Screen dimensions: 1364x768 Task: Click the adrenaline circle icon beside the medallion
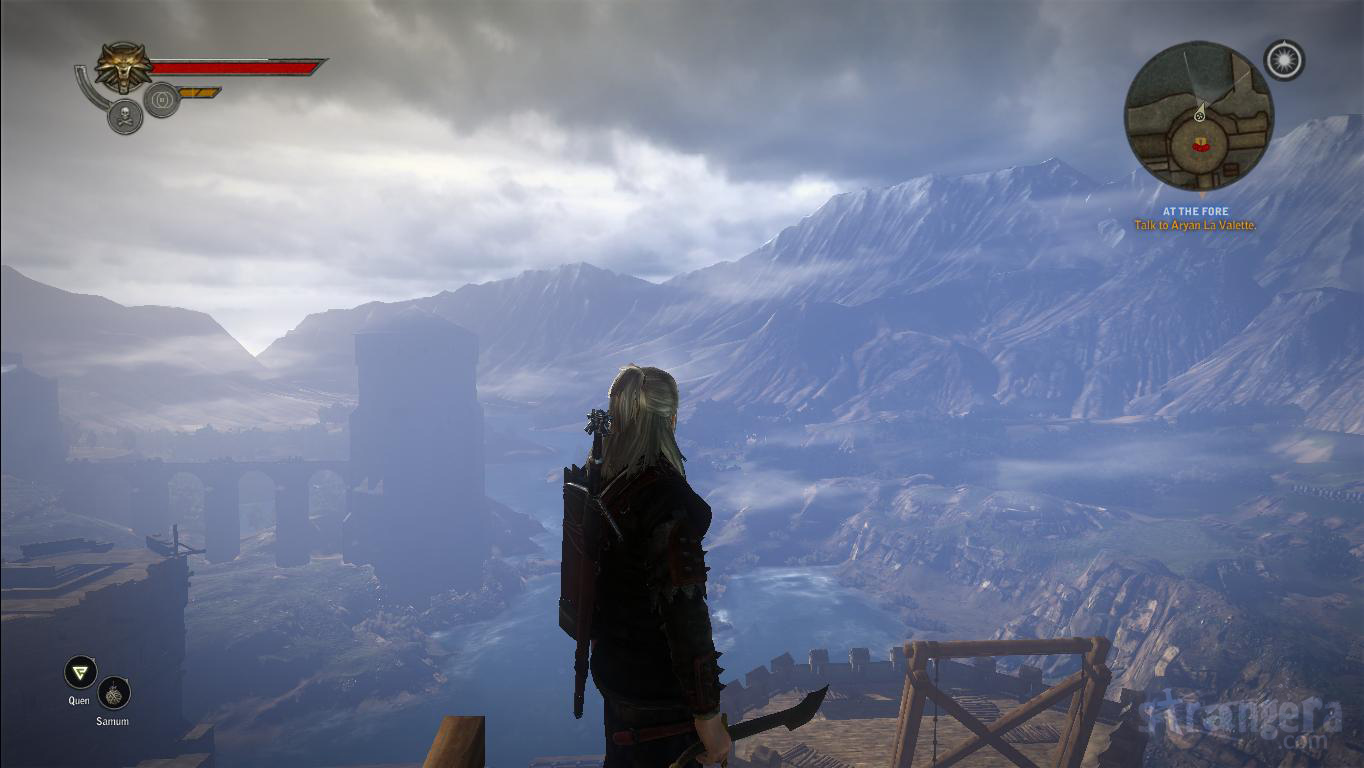[161, 99]
